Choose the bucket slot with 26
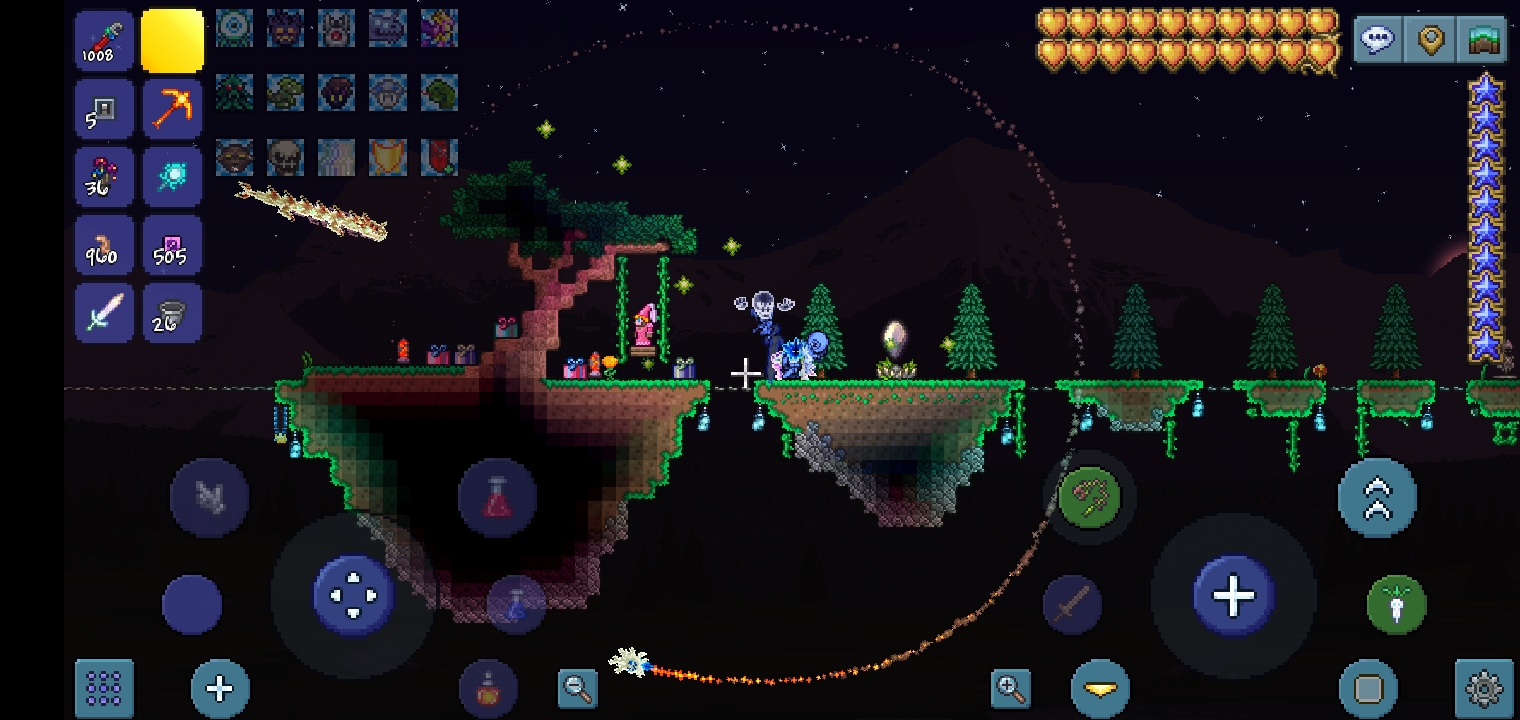 [x=172, y=313]
